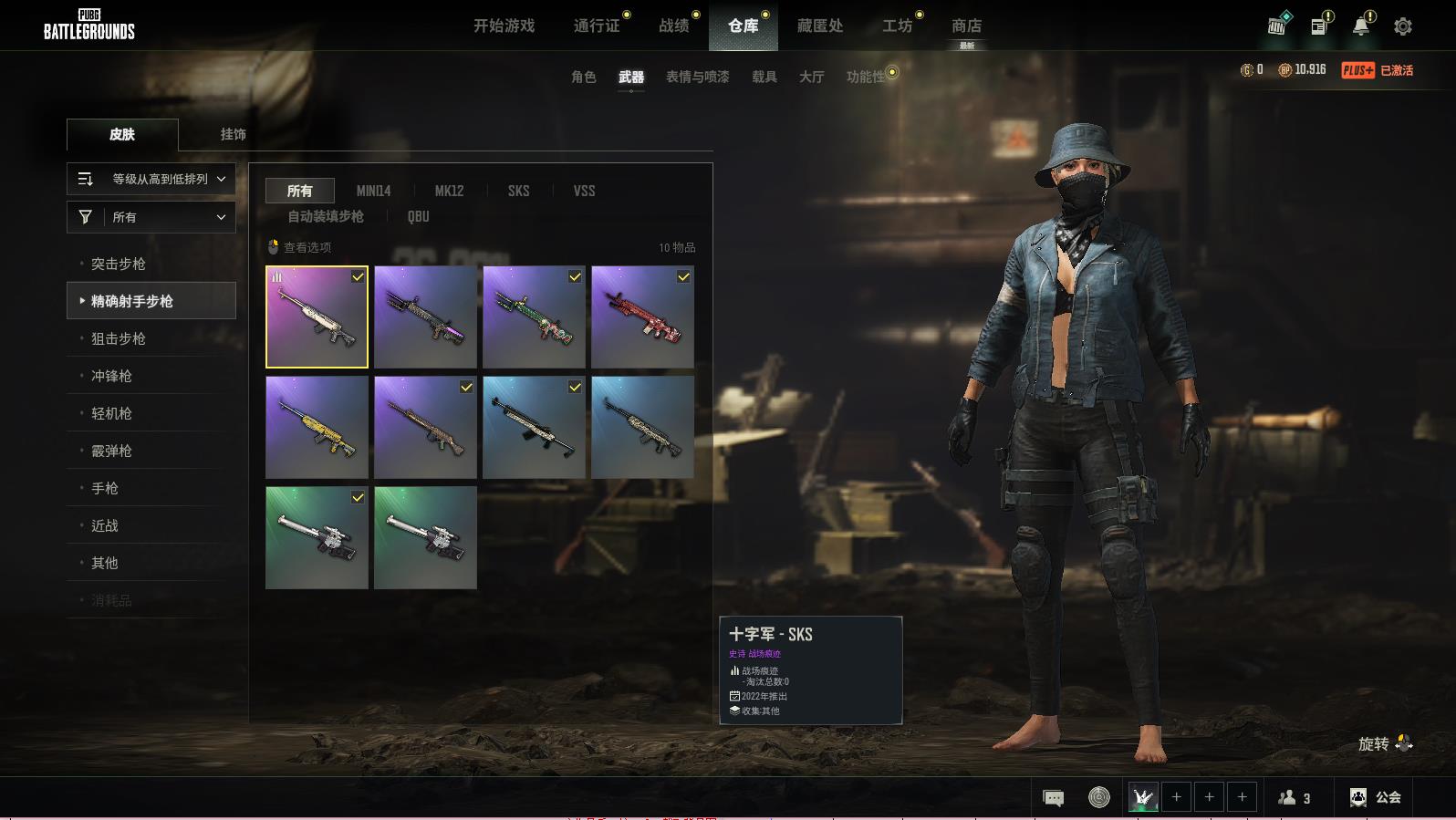Filter weapon skins by SKS
Image resolution: width=1456 pixels, height=820 pixels.
pyautogui.click(x=518, y=191)
